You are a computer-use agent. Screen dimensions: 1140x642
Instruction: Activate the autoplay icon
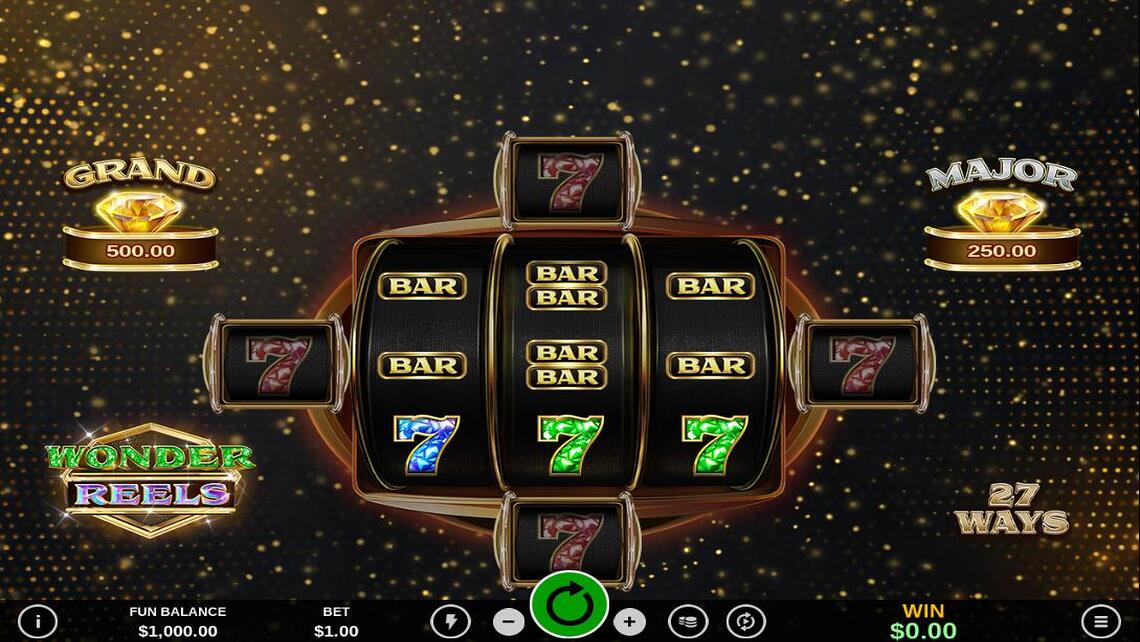746,622
